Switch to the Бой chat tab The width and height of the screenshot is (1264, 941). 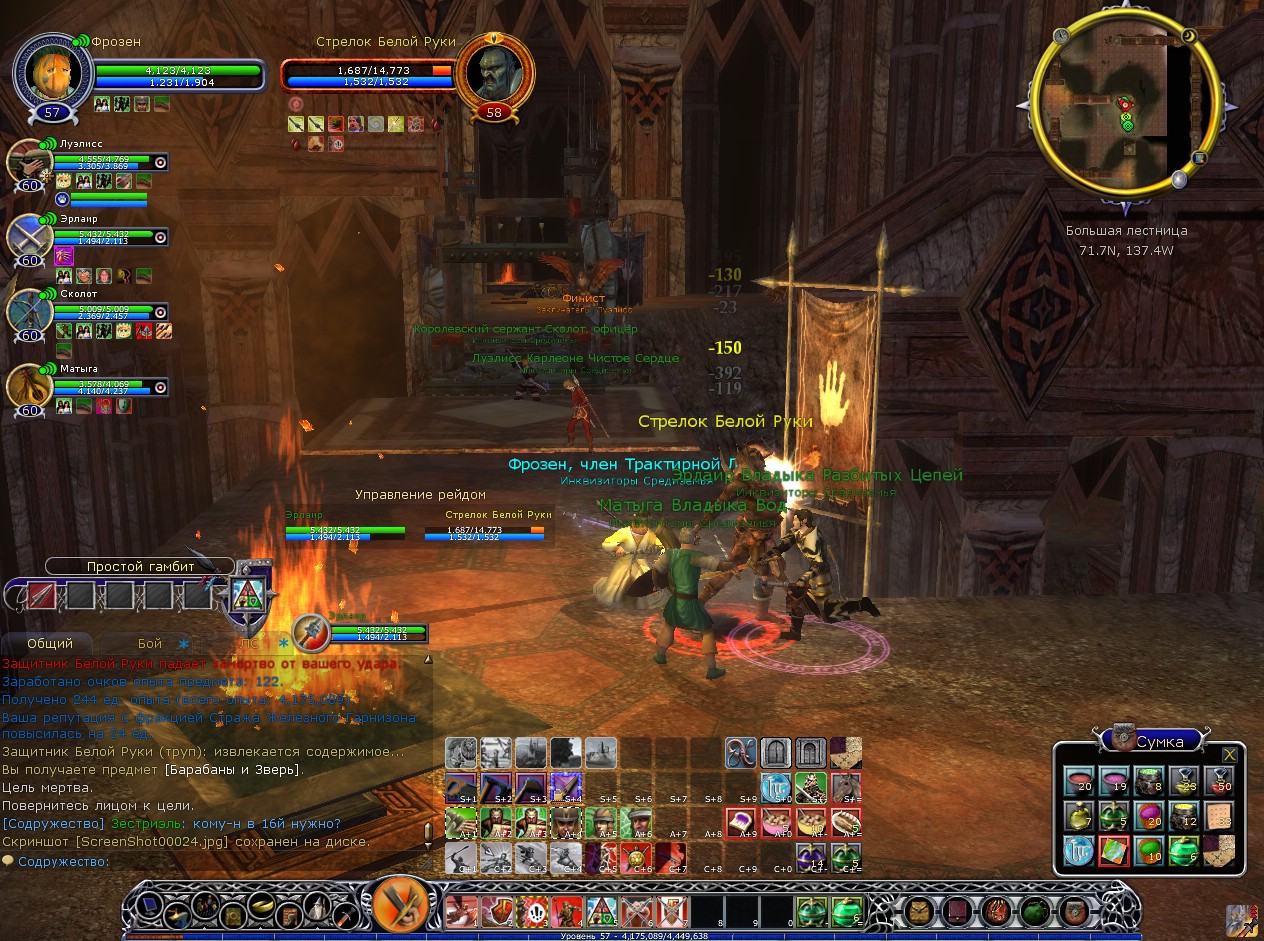[150, 643]
